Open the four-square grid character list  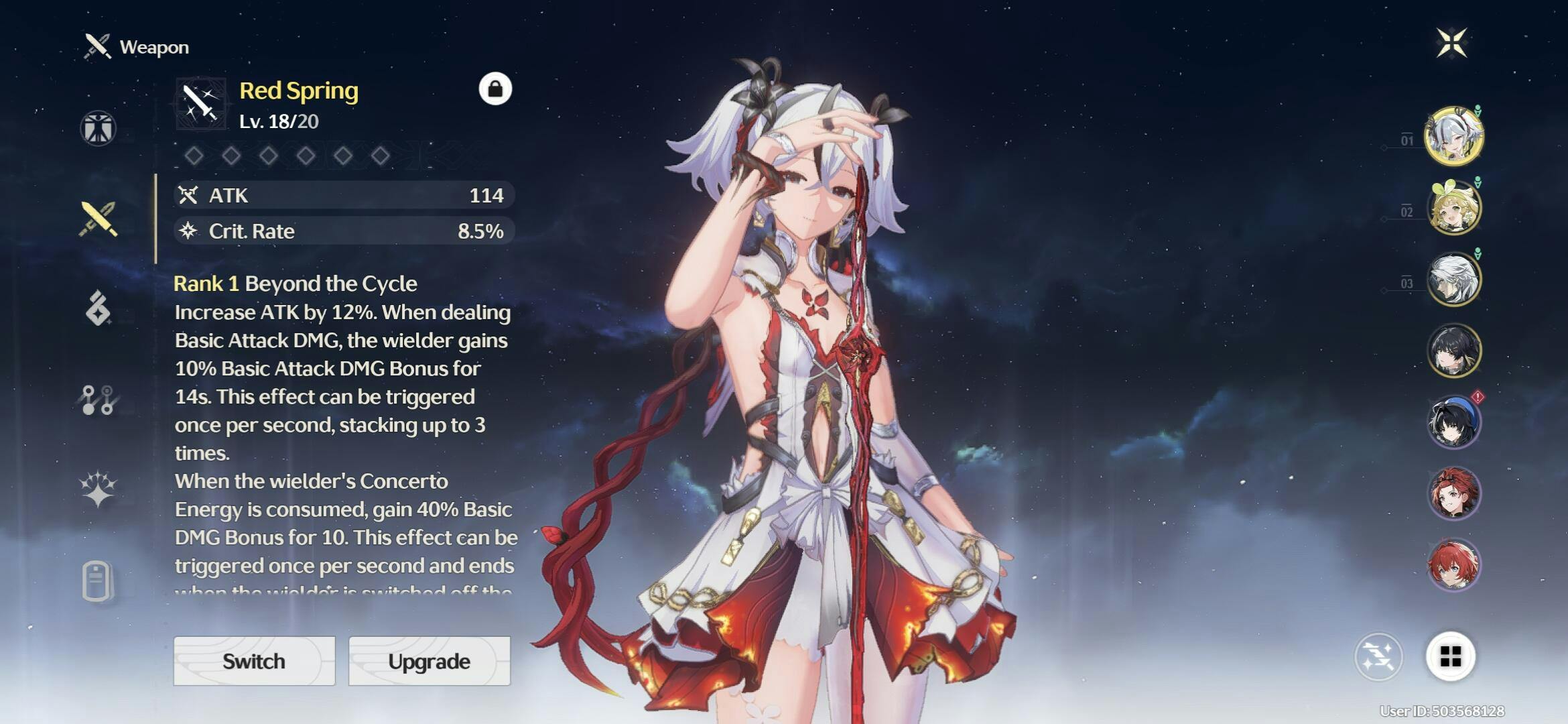(1450, 656)
